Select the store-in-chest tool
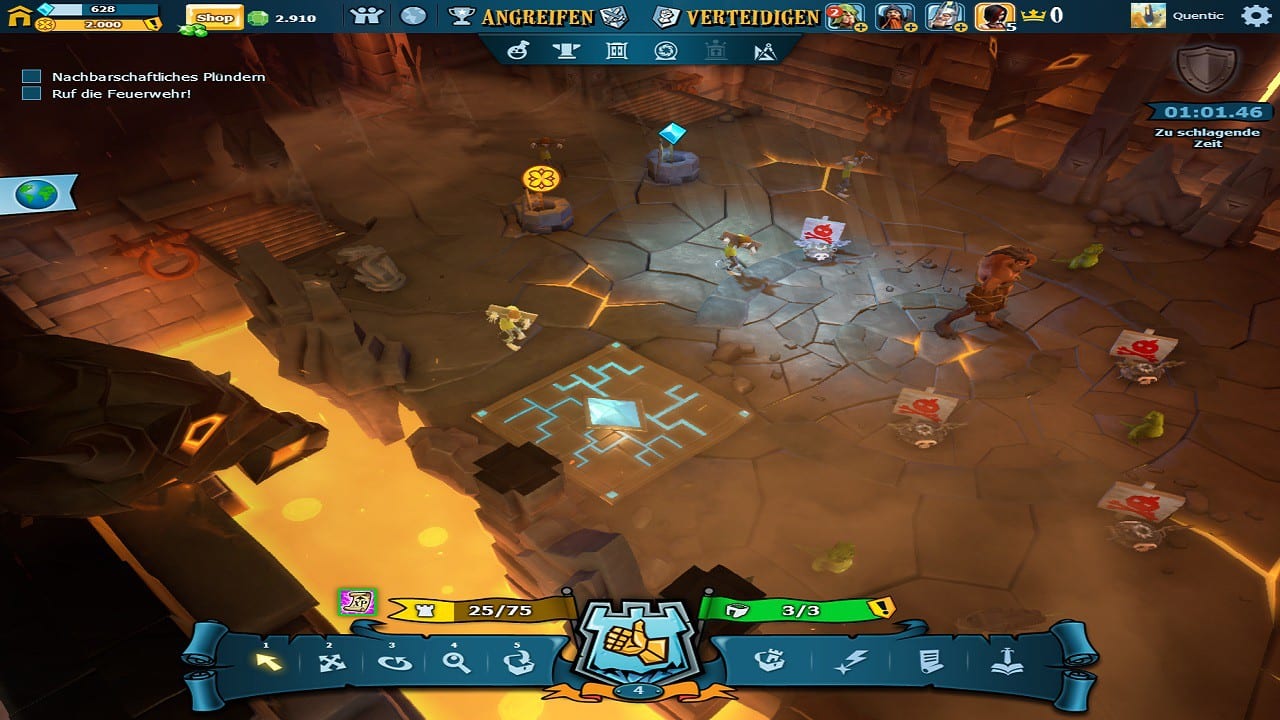The height and width of the screenshot is (720, 1280). [519, 662]
